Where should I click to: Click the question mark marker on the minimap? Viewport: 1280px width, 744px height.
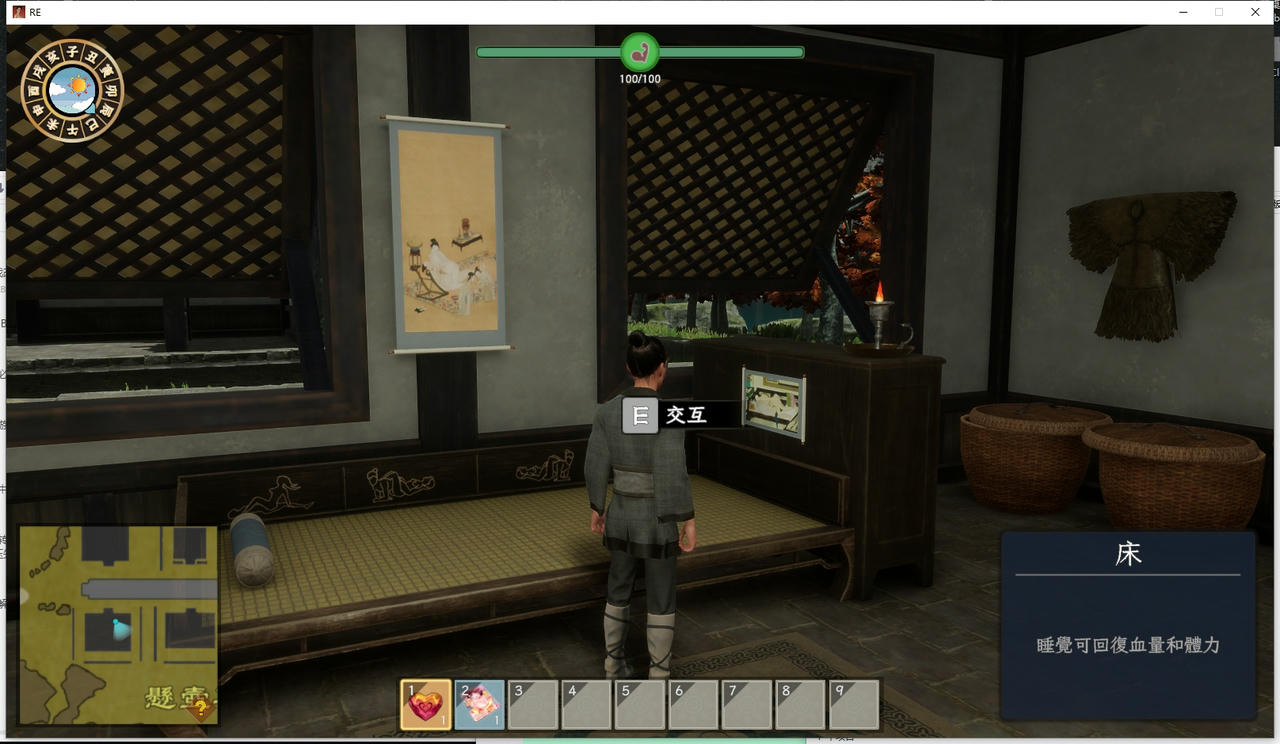[x=201, y=709]
